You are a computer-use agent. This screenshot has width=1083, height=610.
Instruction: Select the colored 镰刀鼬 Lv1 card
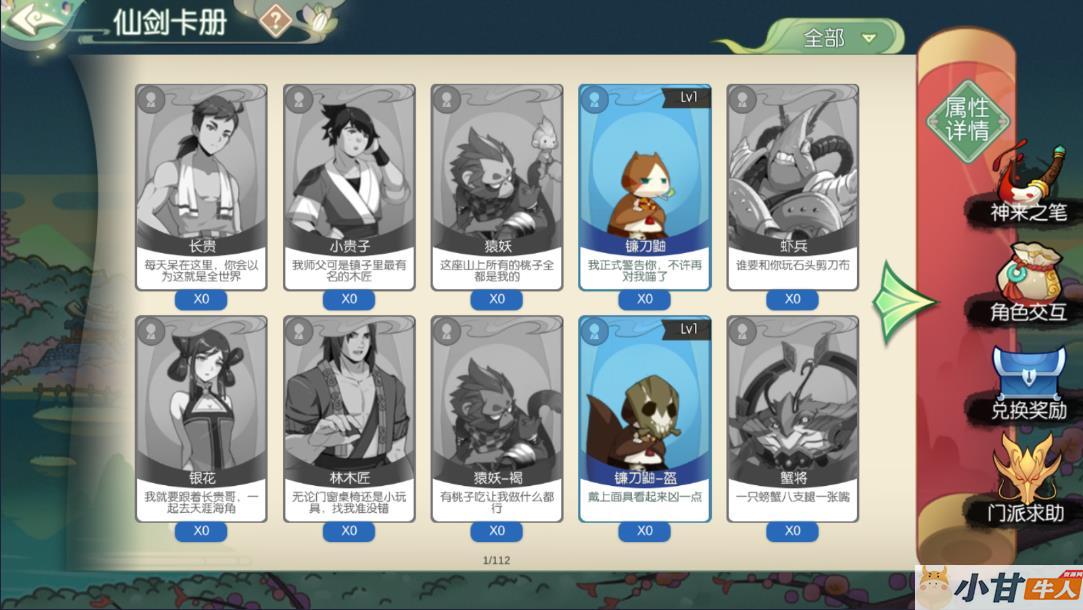click(x=645, y=186)
